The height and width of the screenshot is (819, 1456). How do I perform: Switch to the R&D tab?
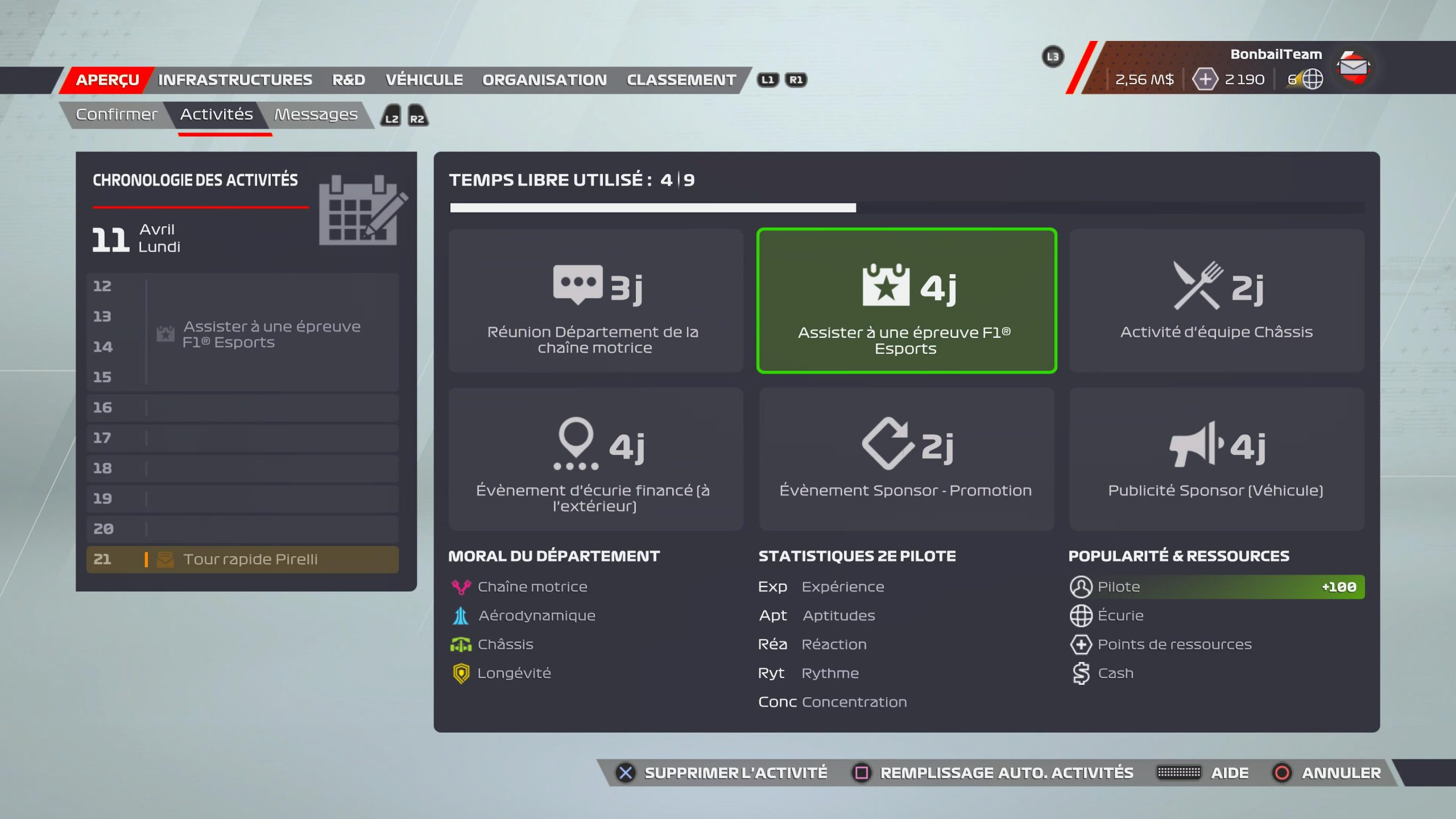point(349,80)
